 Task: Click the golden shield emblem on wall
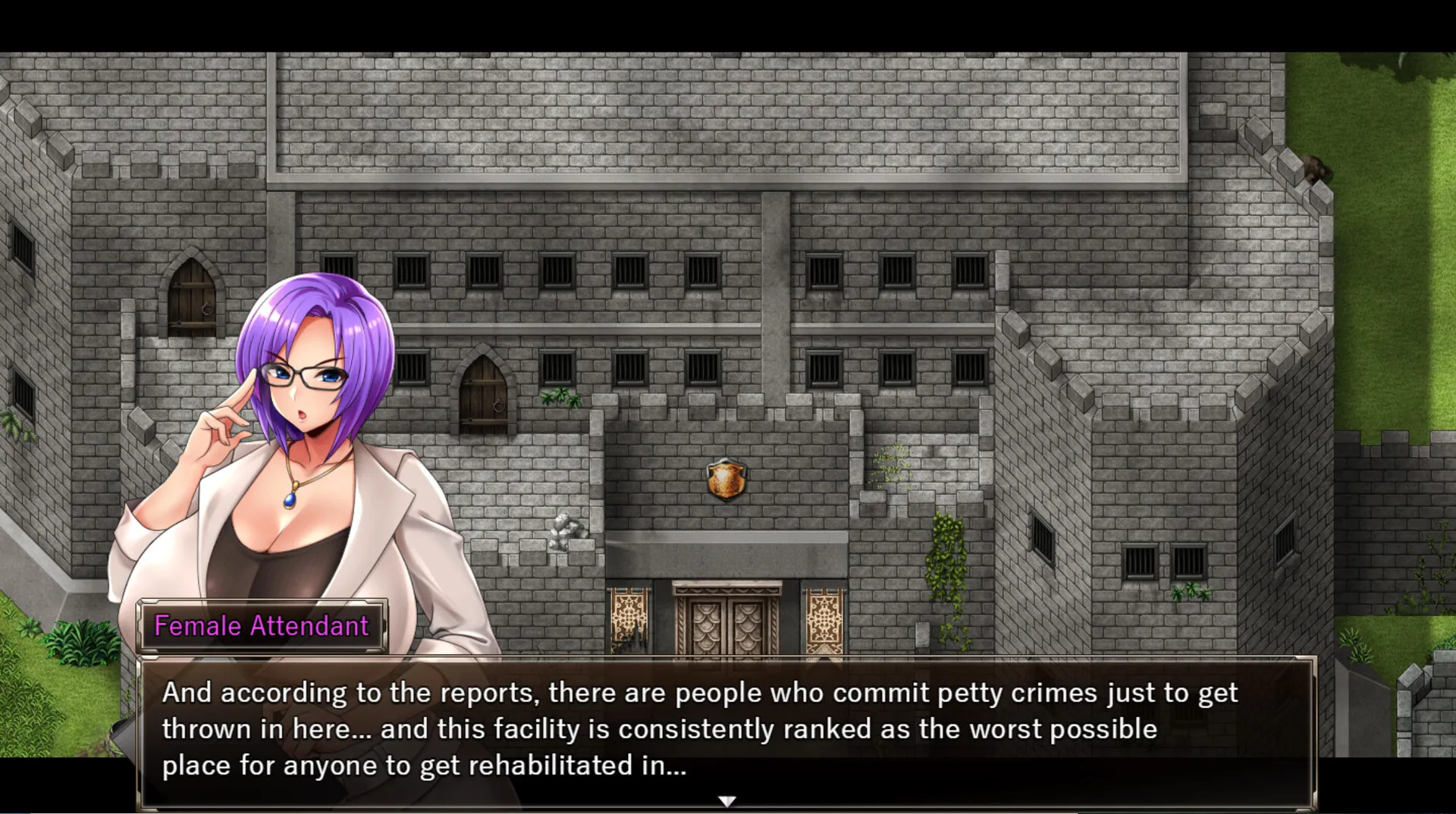pyautogui.click(x=726, y=480)
